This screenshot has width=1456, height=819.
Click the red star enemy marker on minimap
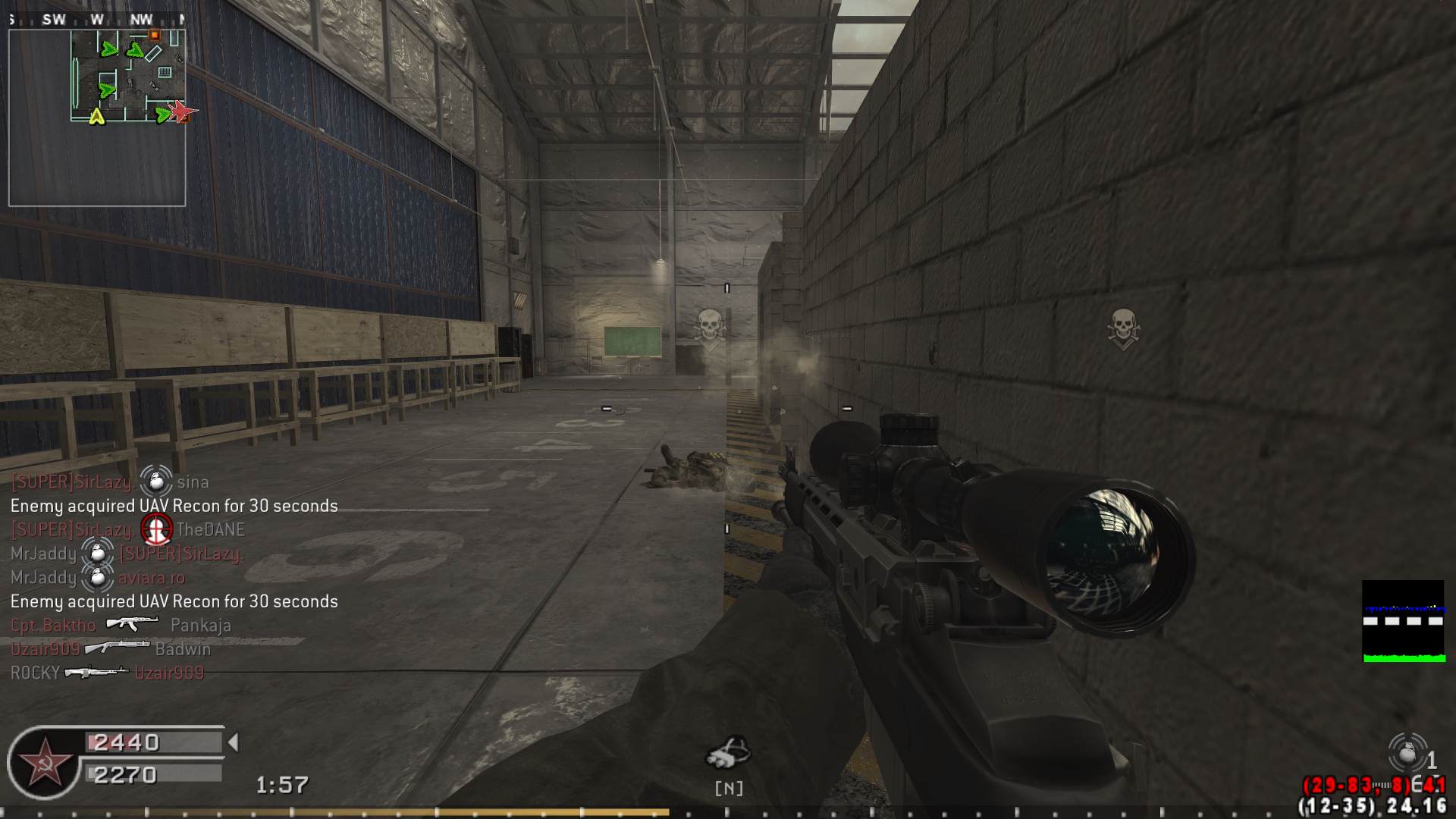(181, 112)
